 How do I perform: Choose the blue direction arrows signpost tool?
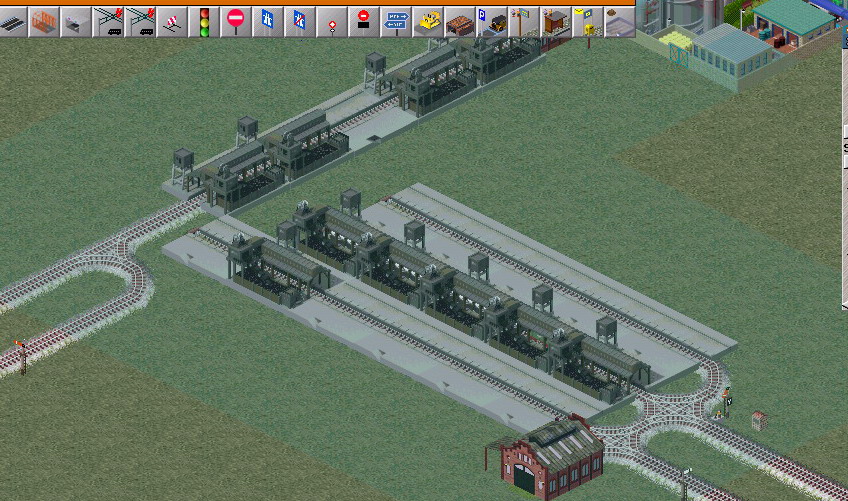click(396, 22)
